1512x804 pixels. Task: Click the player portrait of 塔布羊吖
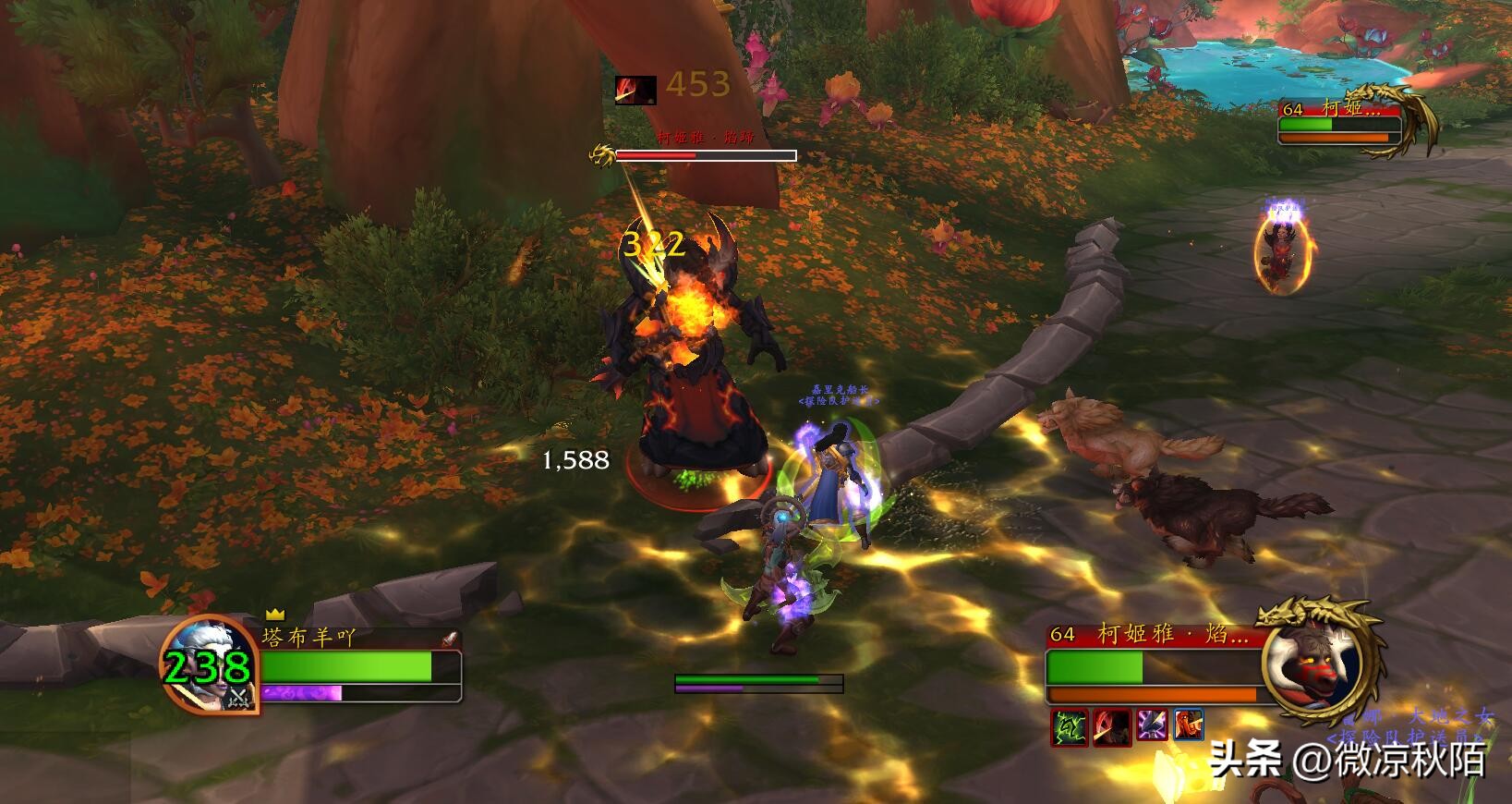click(x=210, y=664)
